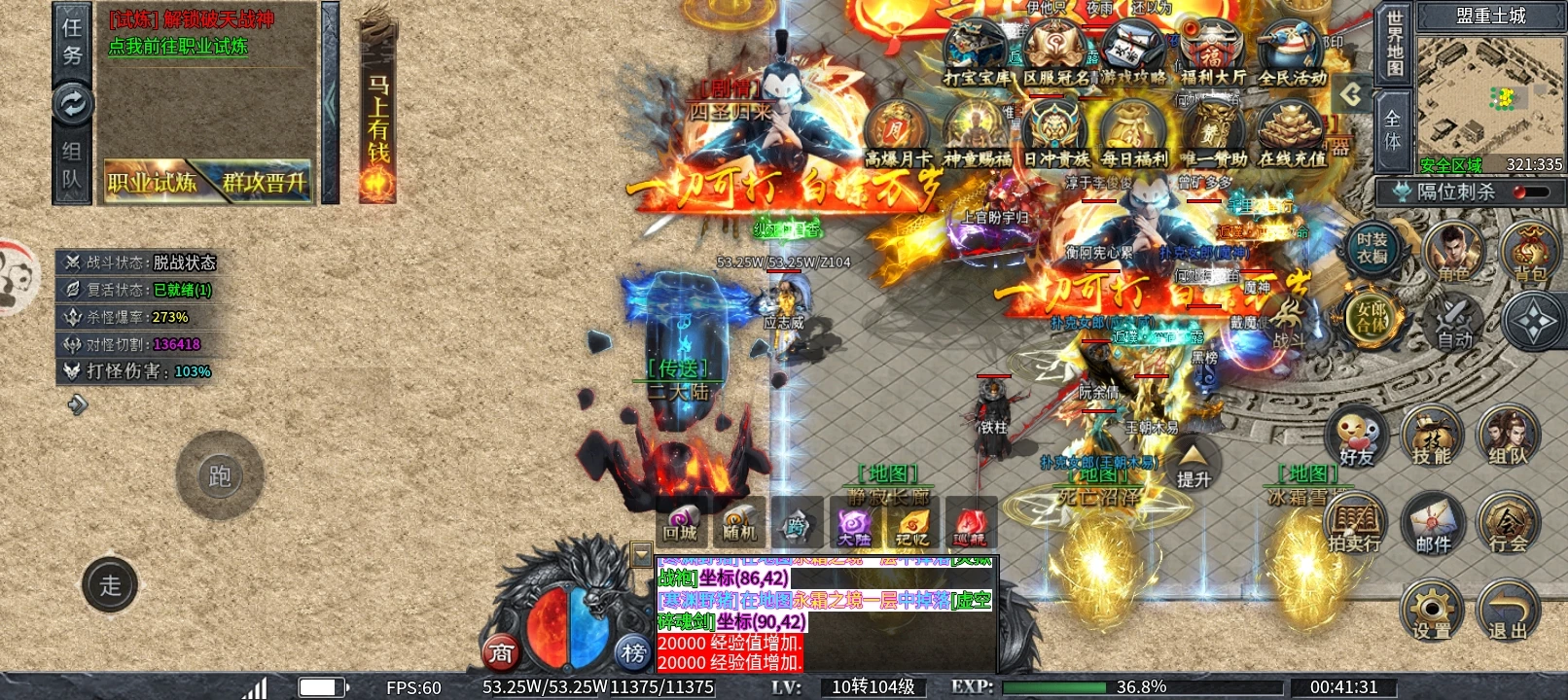Switch movement mode to 走 (walk)

110,585
